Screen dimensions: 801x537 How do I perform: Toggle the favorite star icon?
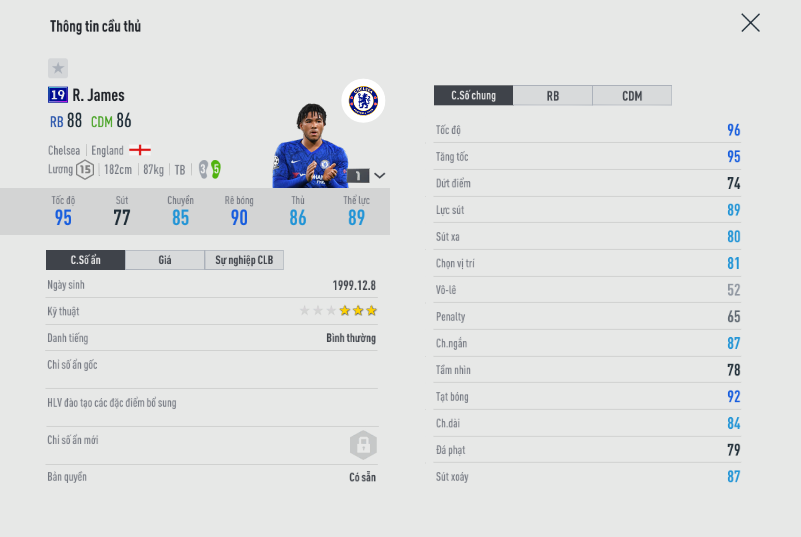[x=58, y=68]
